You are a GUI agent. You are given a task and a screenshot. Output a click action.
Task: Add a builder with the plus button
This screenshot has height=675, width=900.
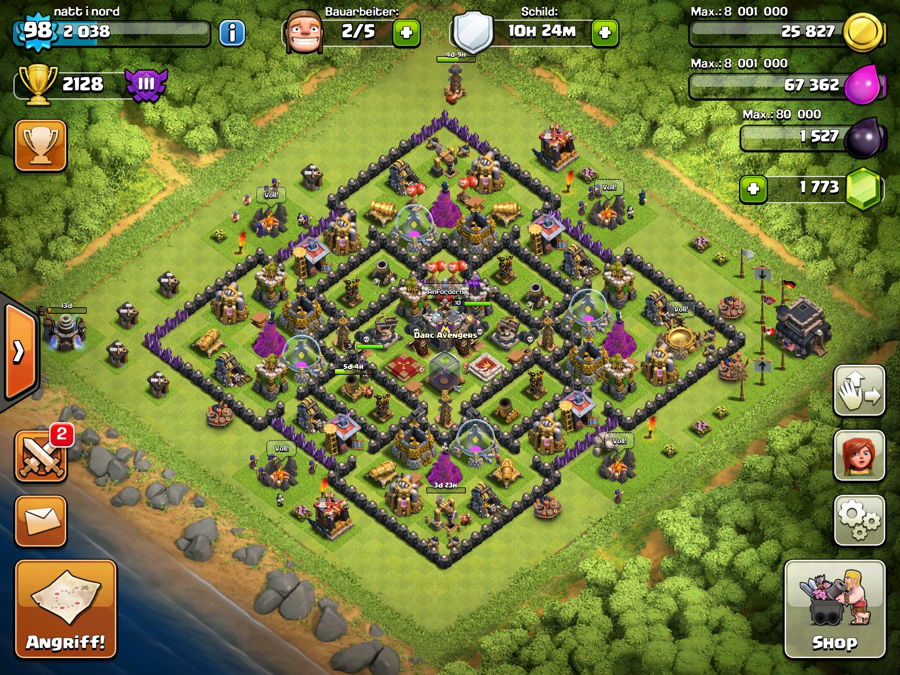pos(406,32)
